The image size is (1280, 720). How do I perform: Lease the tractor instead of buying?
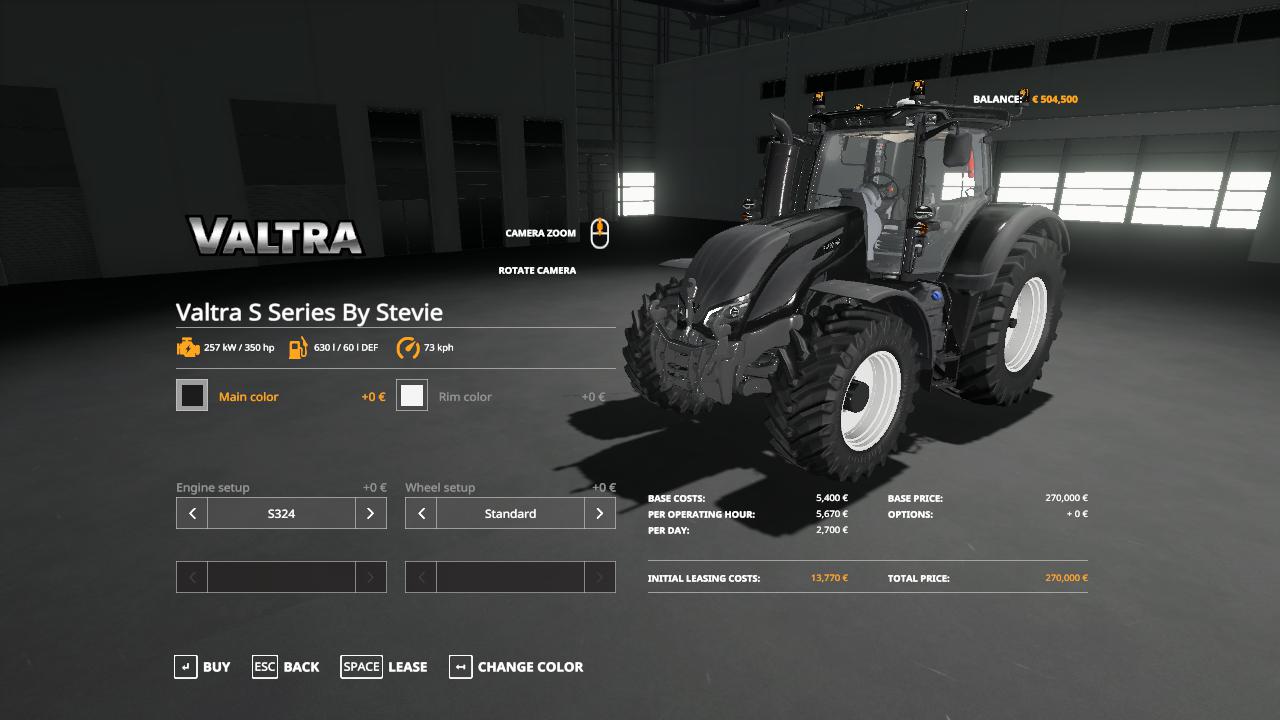click(x=384, y=667)
